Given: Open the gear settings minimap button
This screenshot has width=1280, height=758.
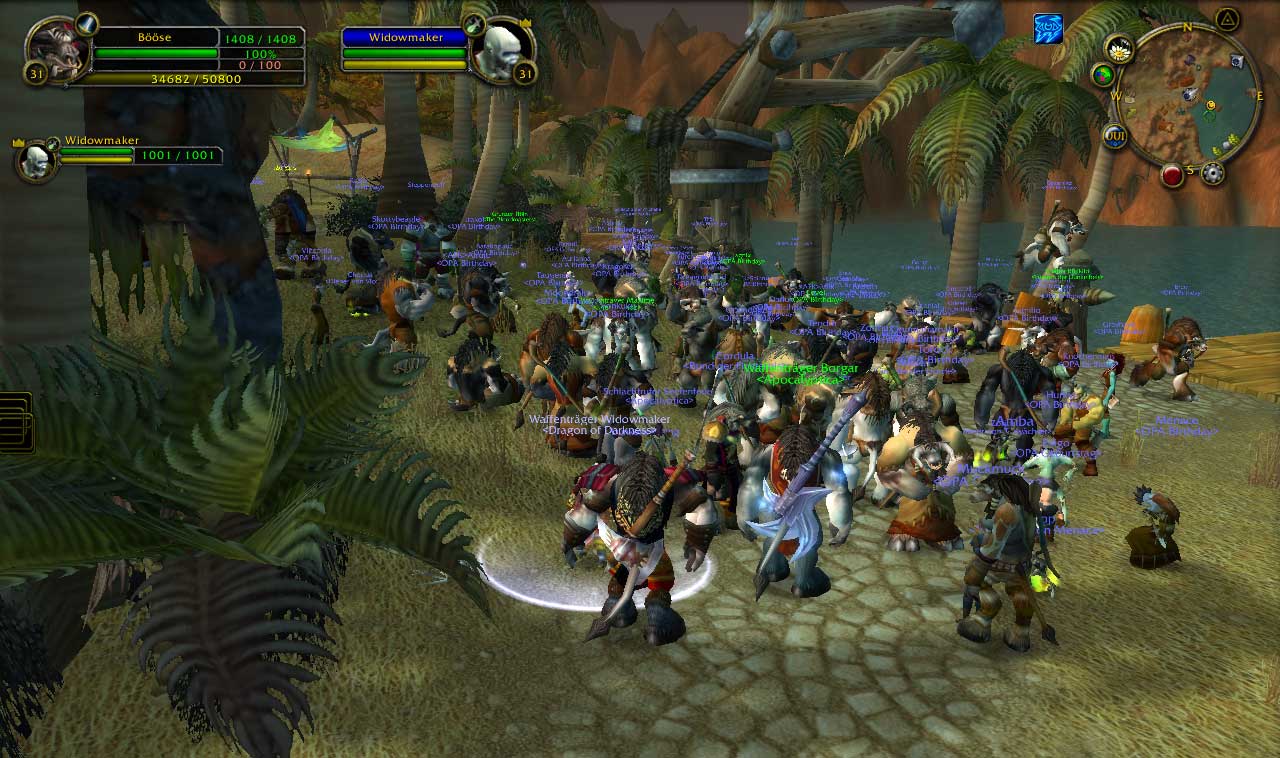Looking at the screenshot, I should tap(1213, 174).
